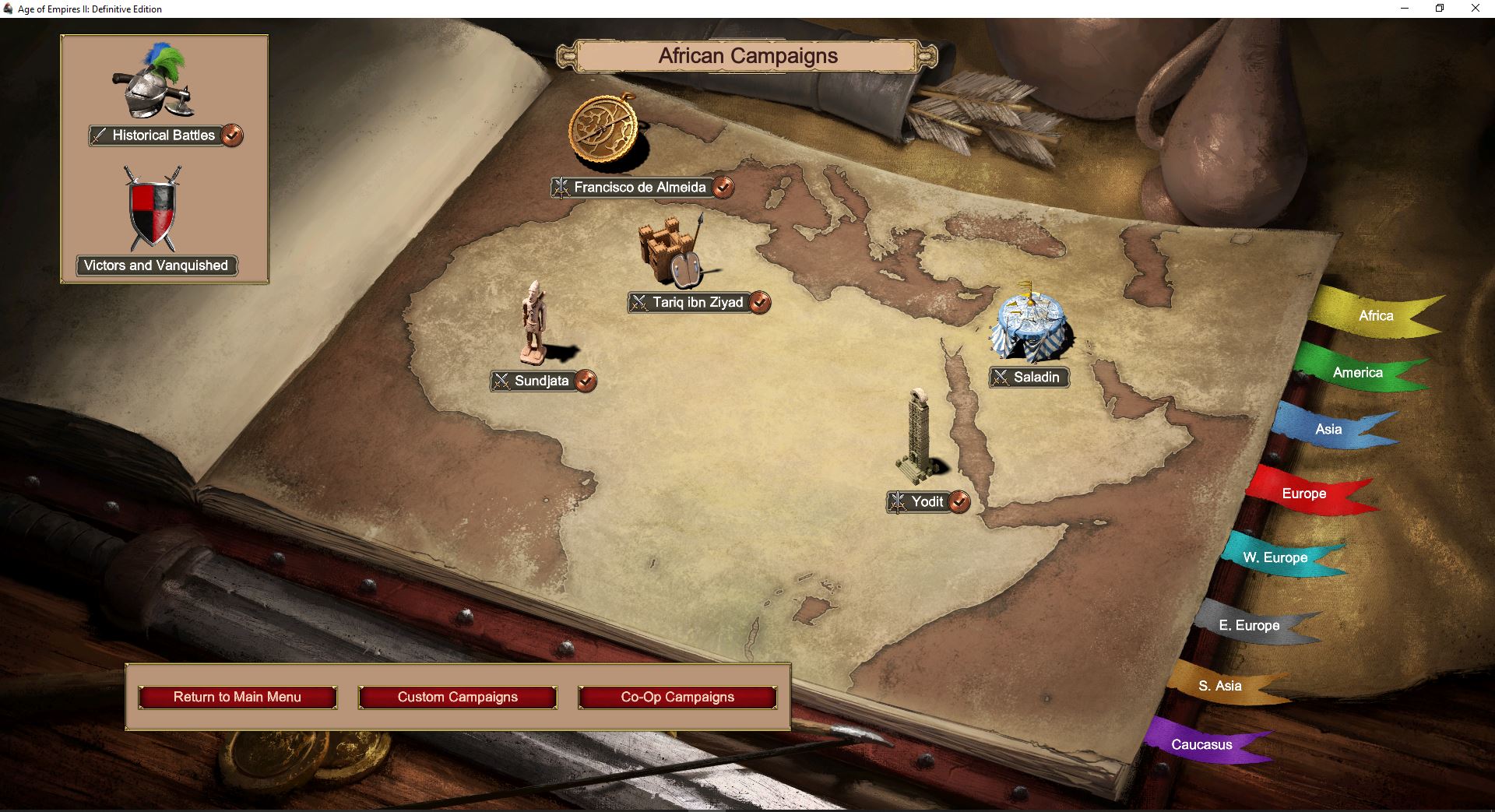
Task: Minimize the game window
Action: point(1405,9)
